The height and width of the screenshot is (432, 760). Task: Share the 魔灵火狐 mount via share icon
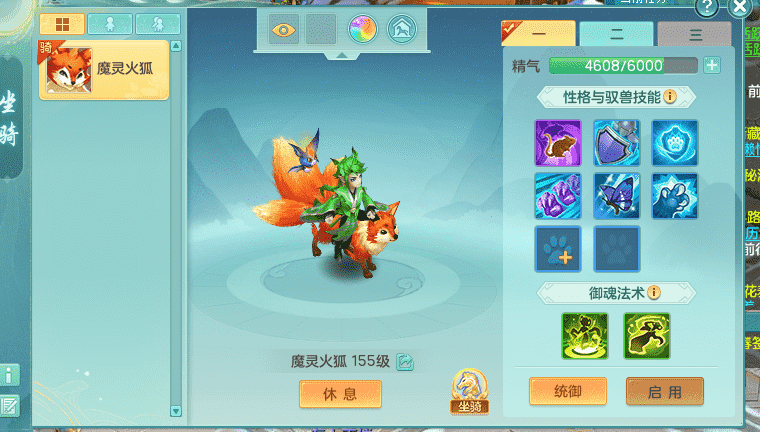(x=405, y=362)
